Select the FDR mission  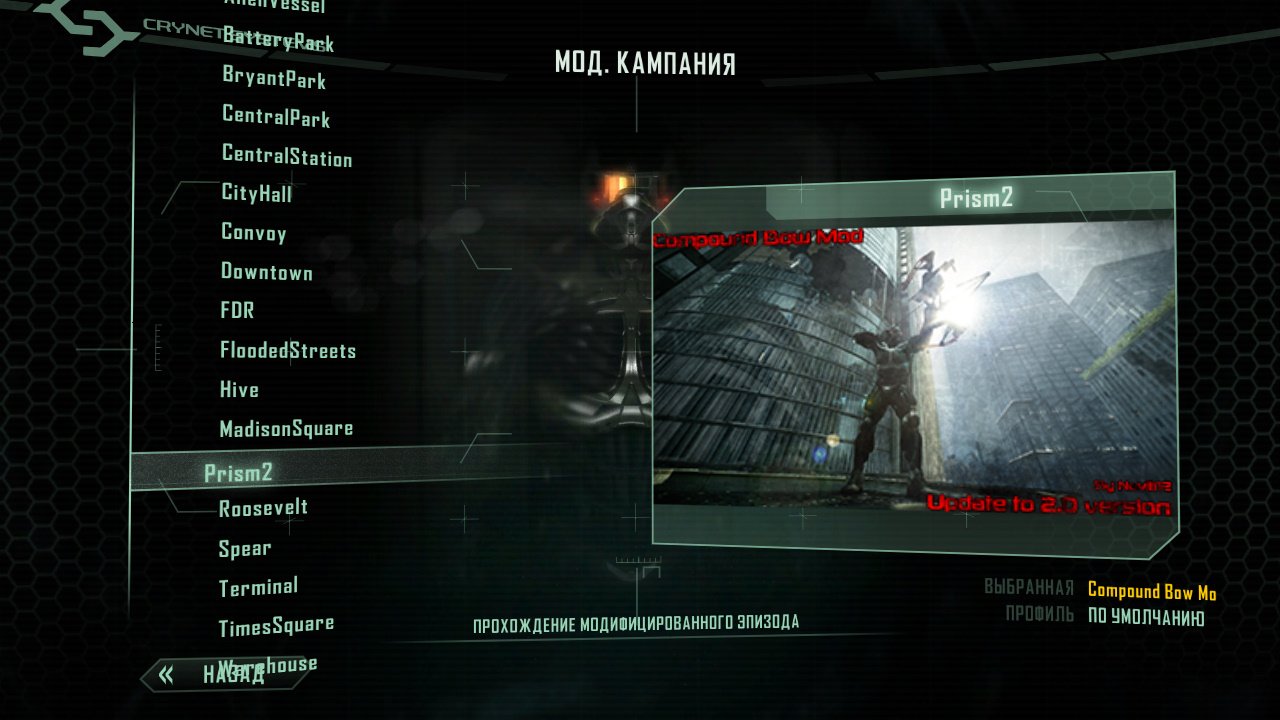pyautogui.click(x=238, y=311)
